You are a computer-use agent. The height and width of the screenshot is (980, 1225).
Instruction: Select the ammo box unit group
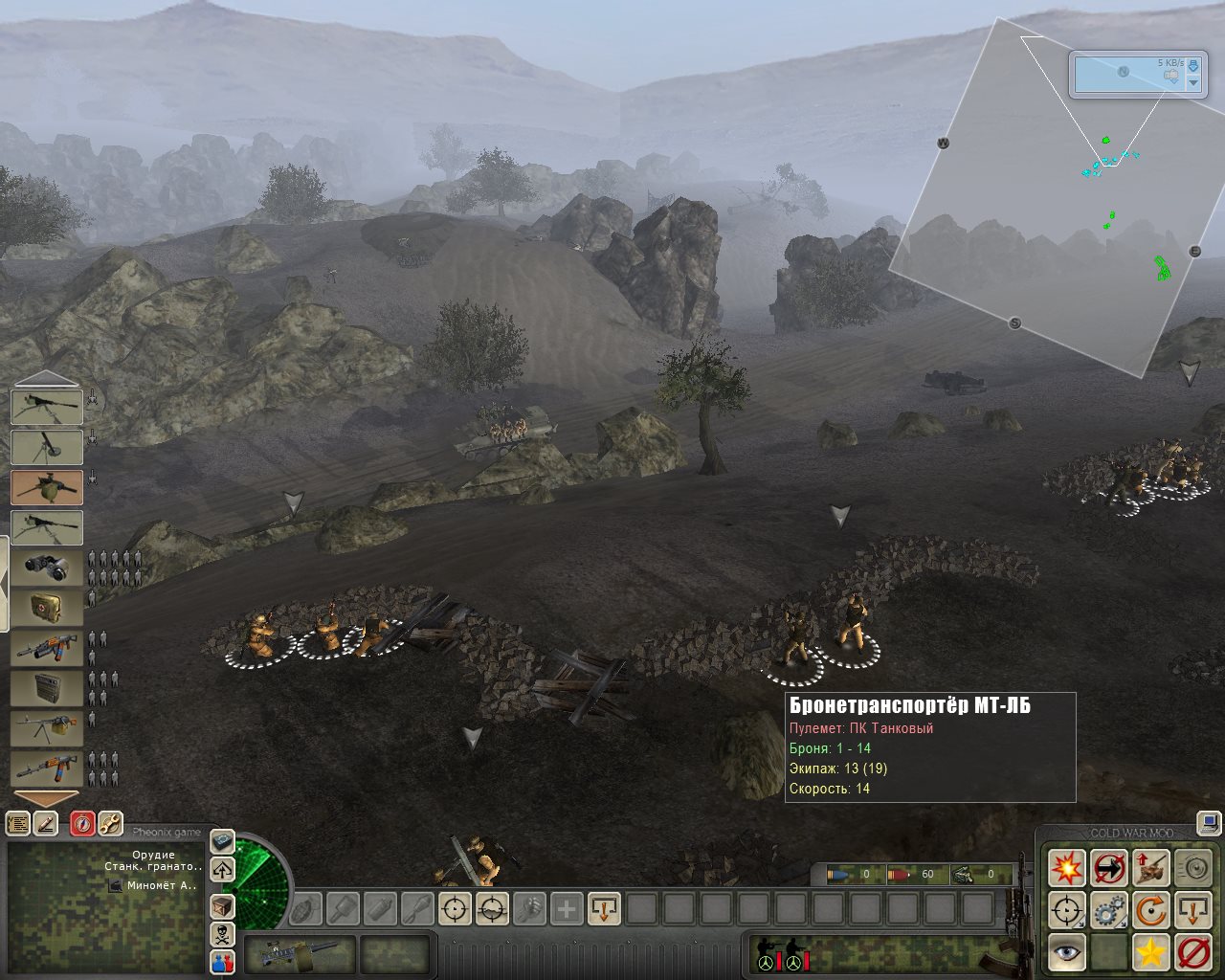click(x=46, y=688)
